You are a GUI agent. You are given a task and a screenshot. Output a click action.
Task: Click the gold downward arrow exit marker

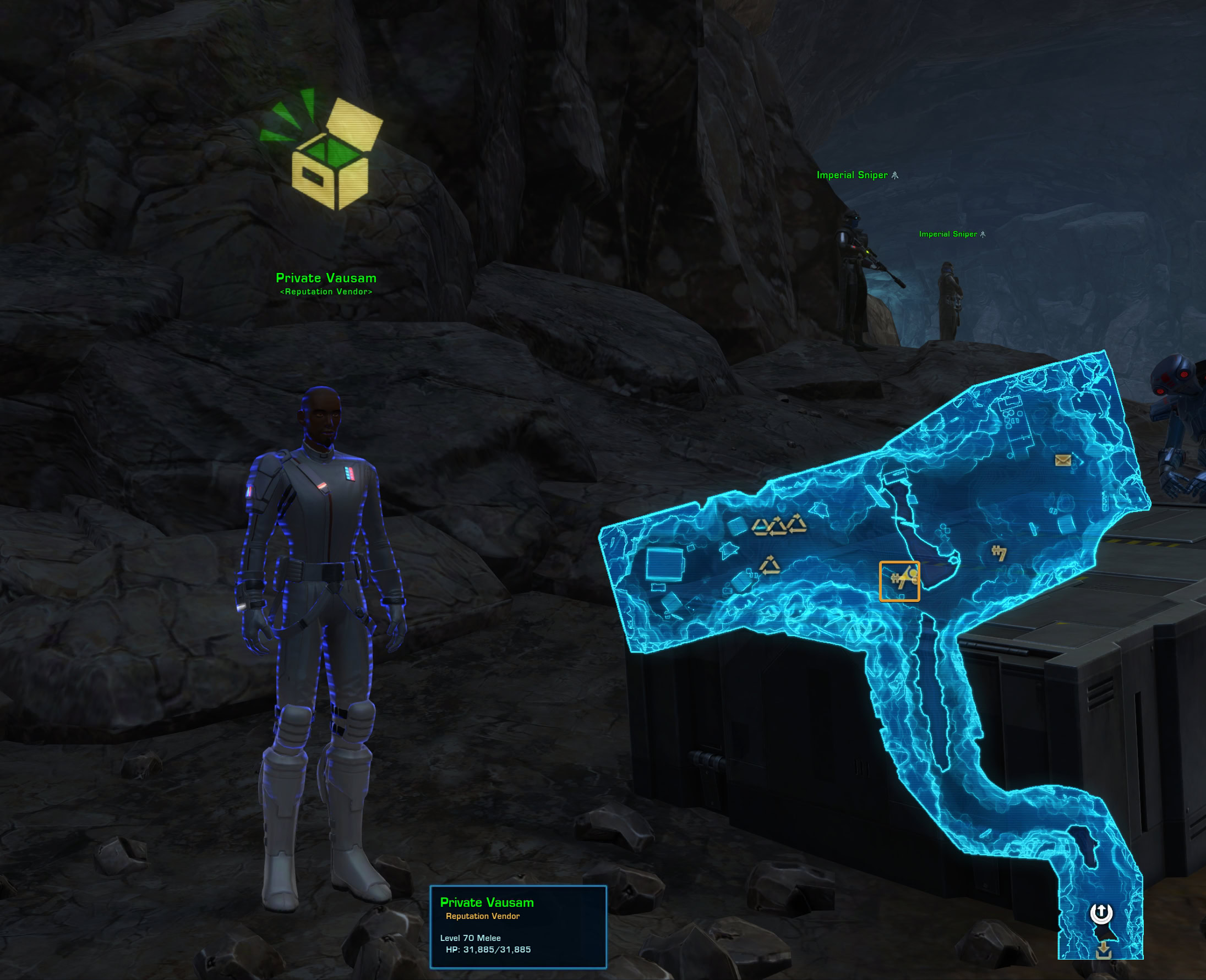(1103, 950)
